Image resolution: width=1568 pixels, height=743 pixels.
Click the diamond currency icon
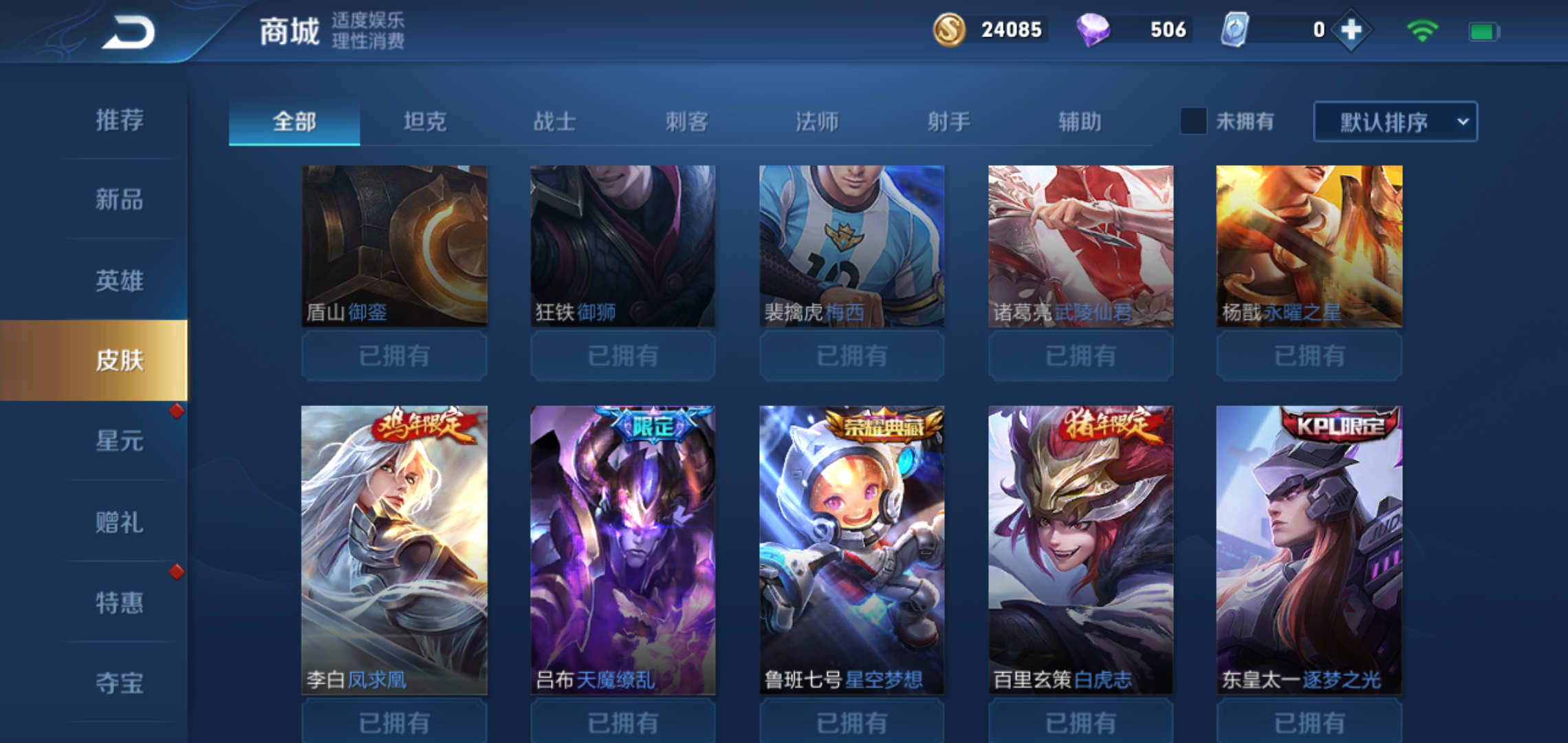[1096, 30]
